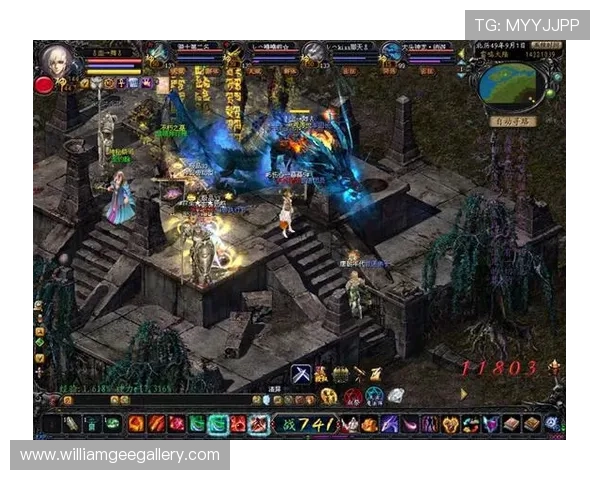Open the brown book icon in hotbar
This screenshot has height=480, width=600.
511,424
